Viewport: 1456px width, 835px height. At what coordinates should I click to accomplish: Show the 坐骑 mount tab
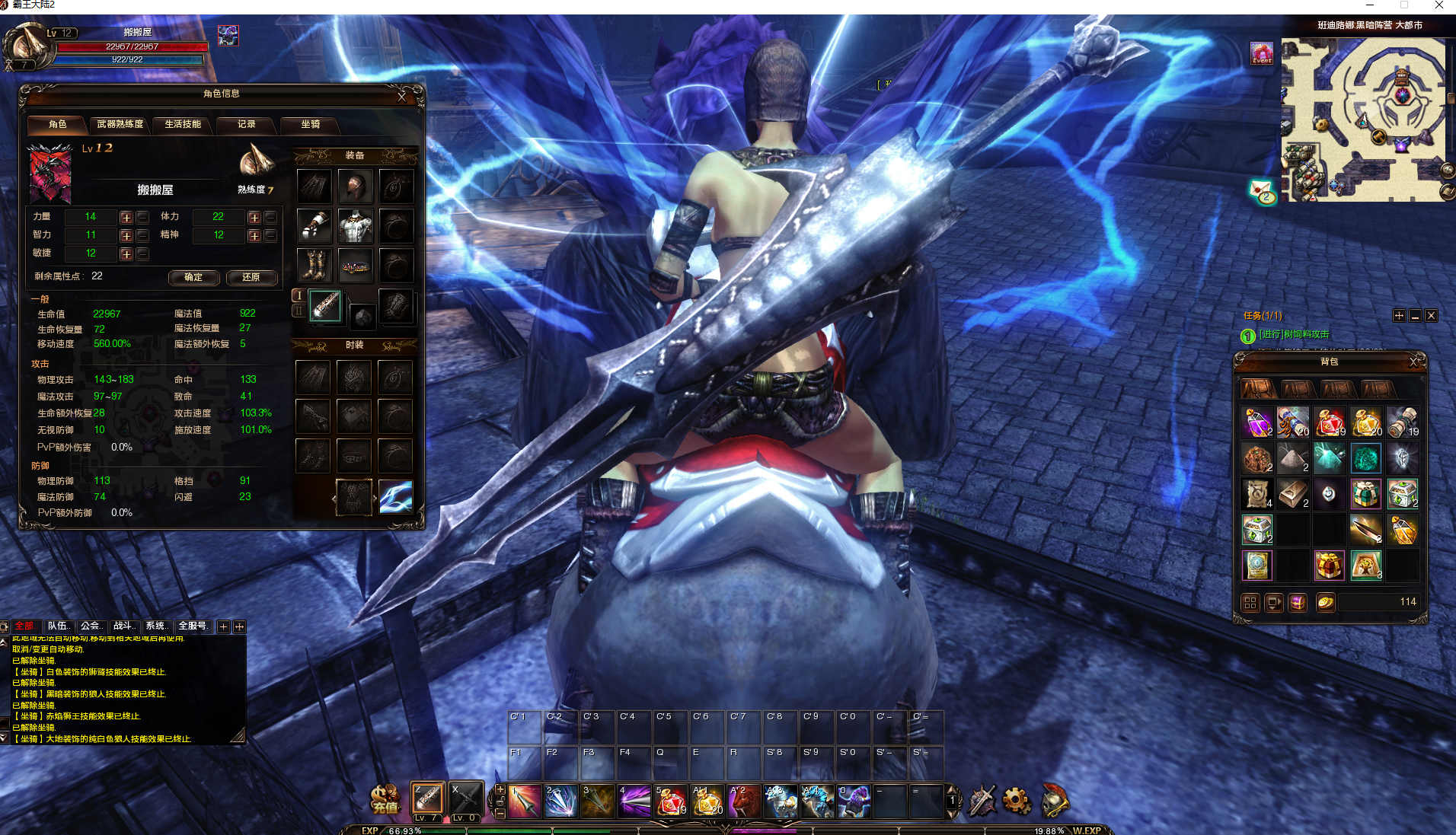point(310,124)
